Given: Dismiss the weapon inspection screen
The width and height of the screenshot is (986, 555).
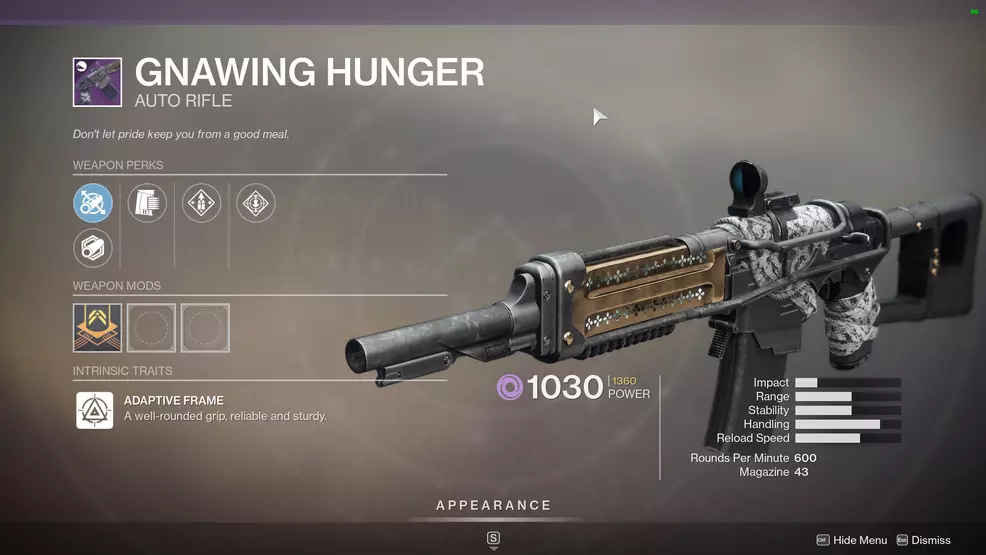Looking at the screenshot, I should pos(923,540).
